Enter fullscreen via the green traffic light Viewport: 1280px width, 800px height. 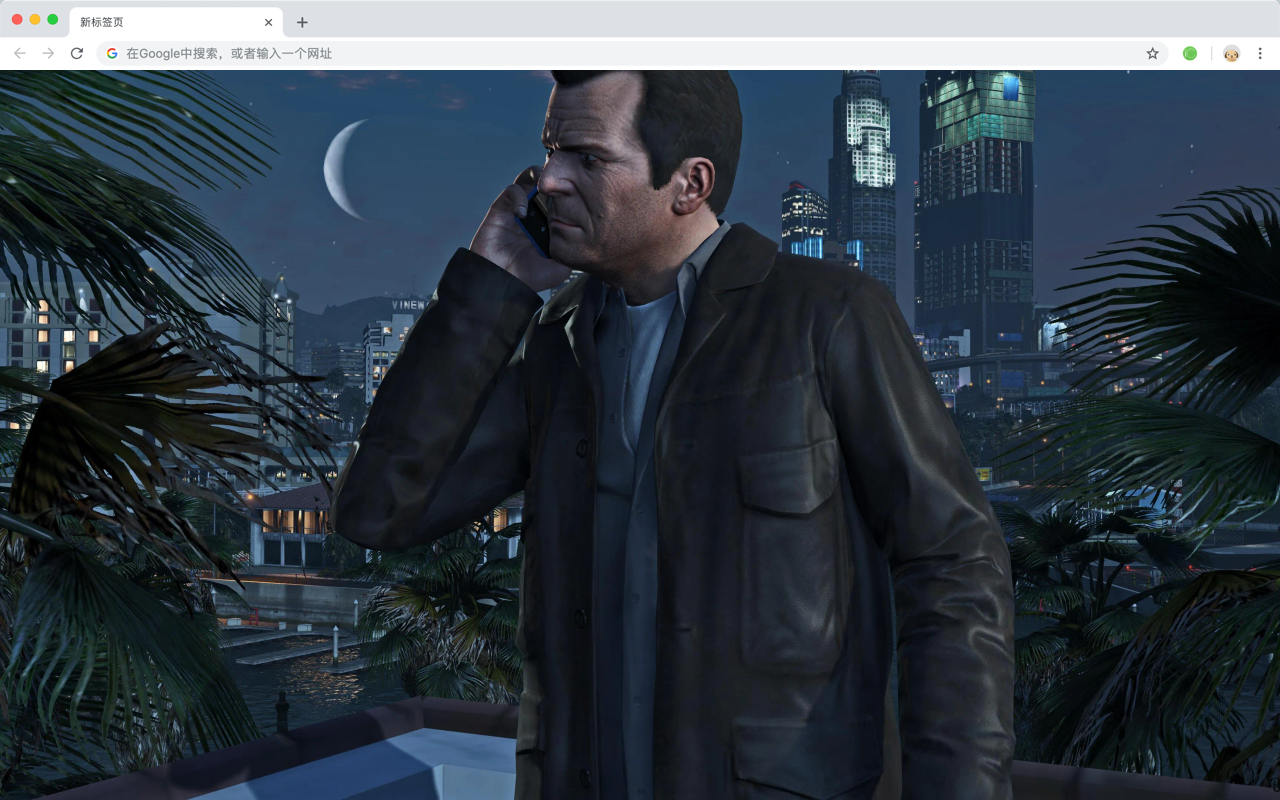[x=51, y=18]
